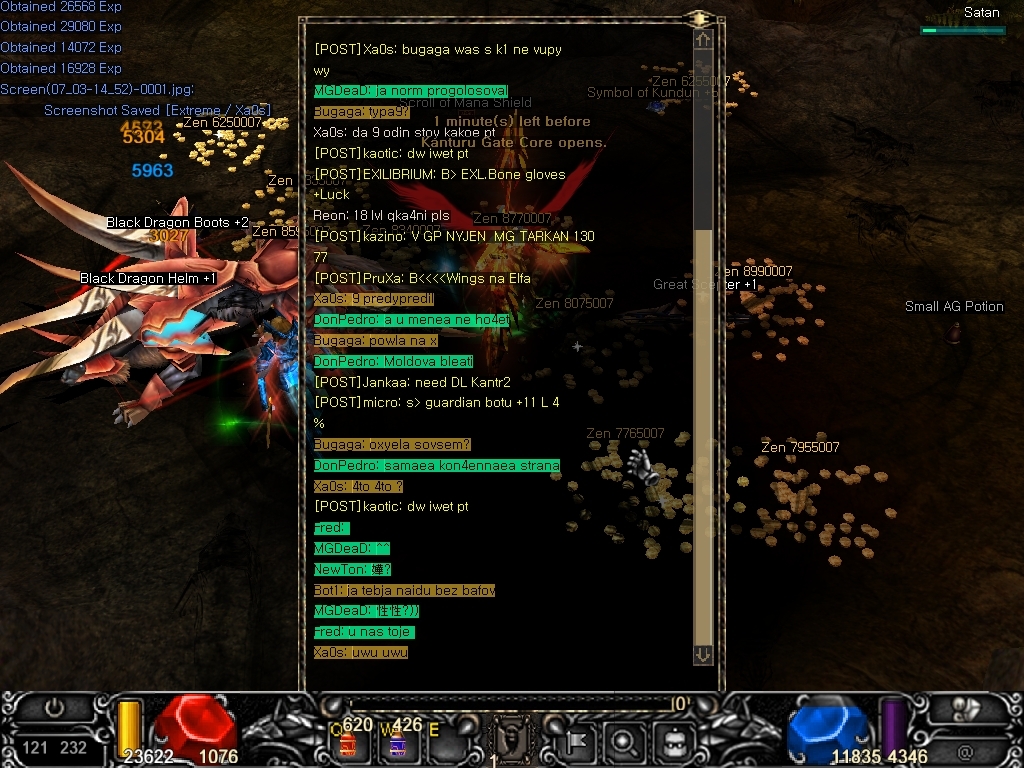Click the chat input bar below the chat log
Screen dimensions: 1024x768
pyautogui.click(x=510, y=704)
